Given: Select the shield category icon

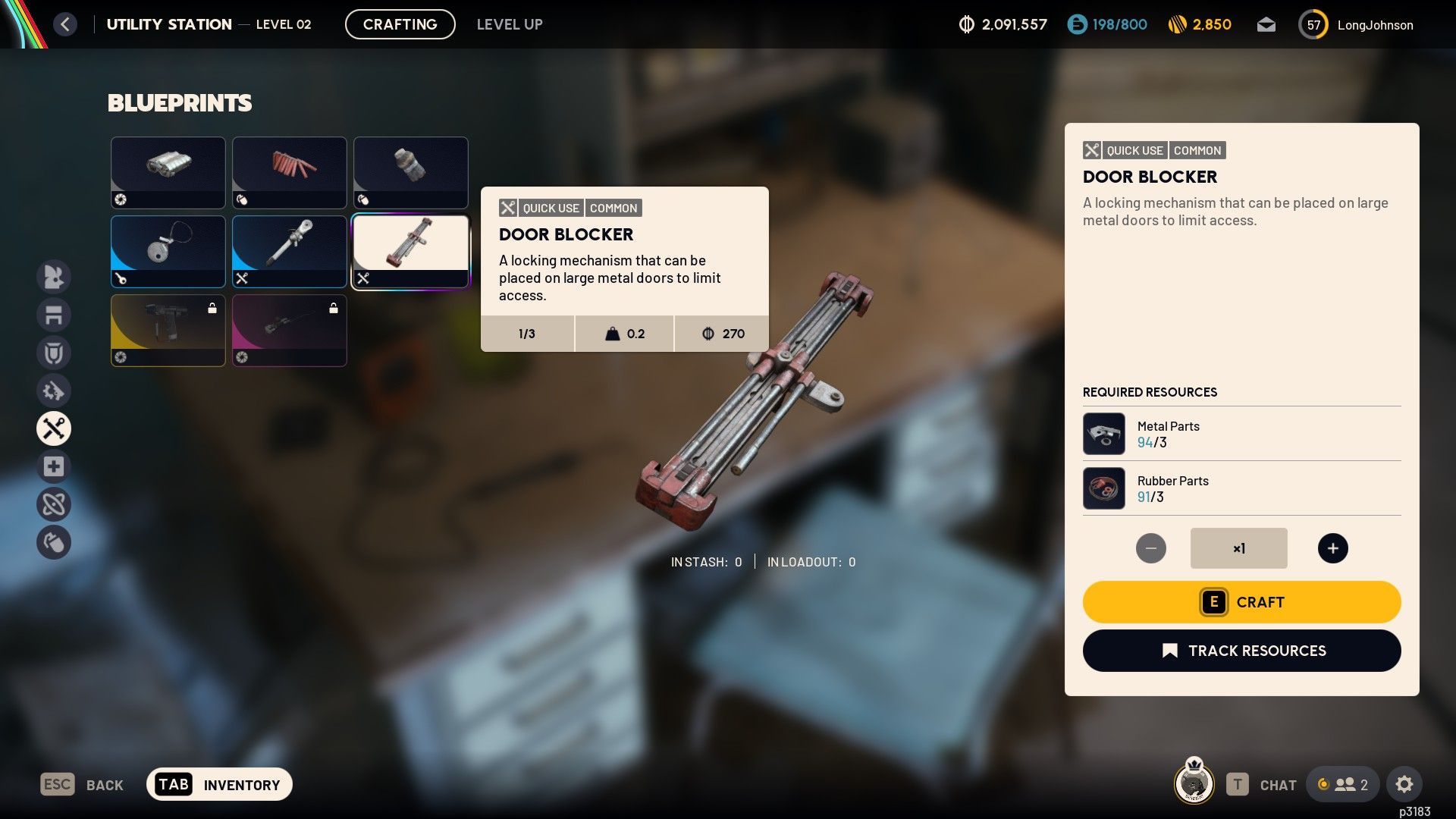Looking at the screenshot, I should [54, 353].
